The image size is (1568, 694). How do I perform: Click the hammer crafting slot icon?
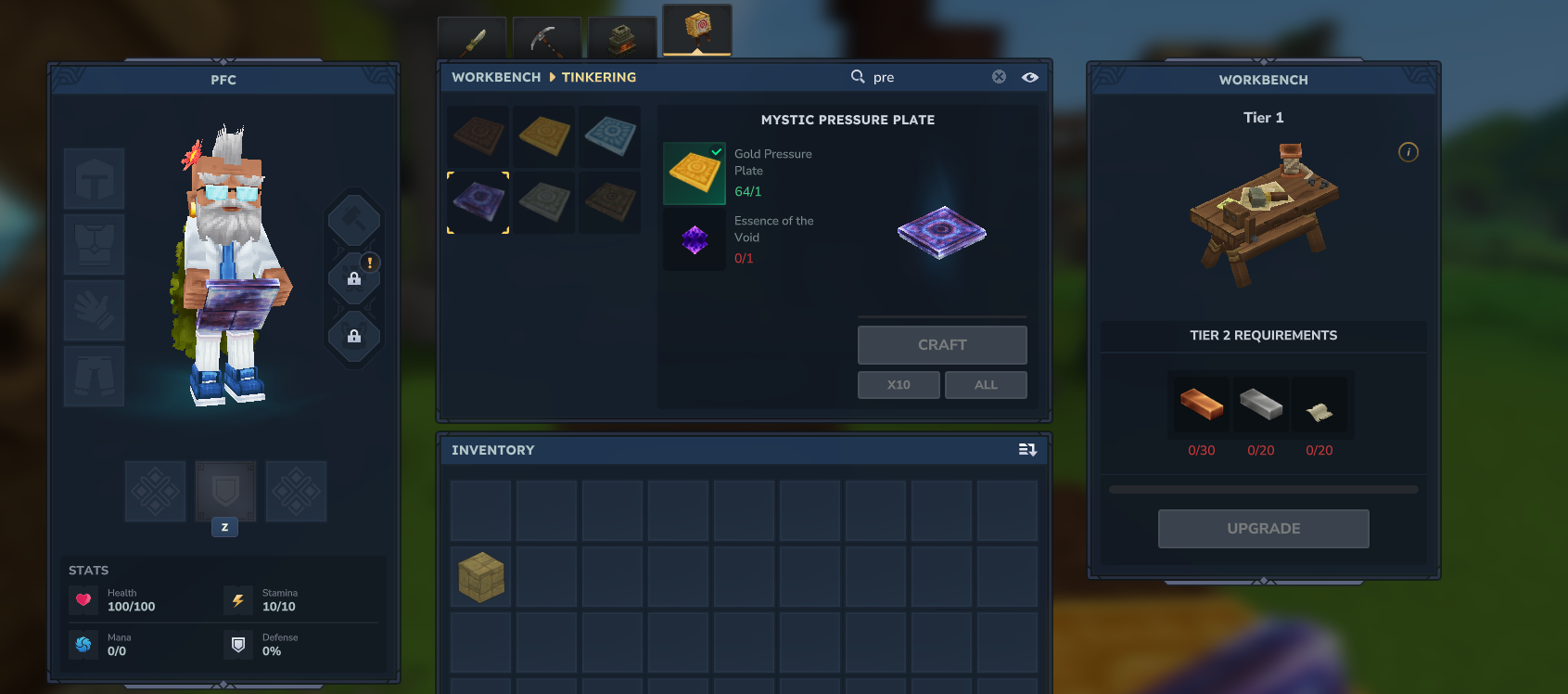click(x=354, y=220)
